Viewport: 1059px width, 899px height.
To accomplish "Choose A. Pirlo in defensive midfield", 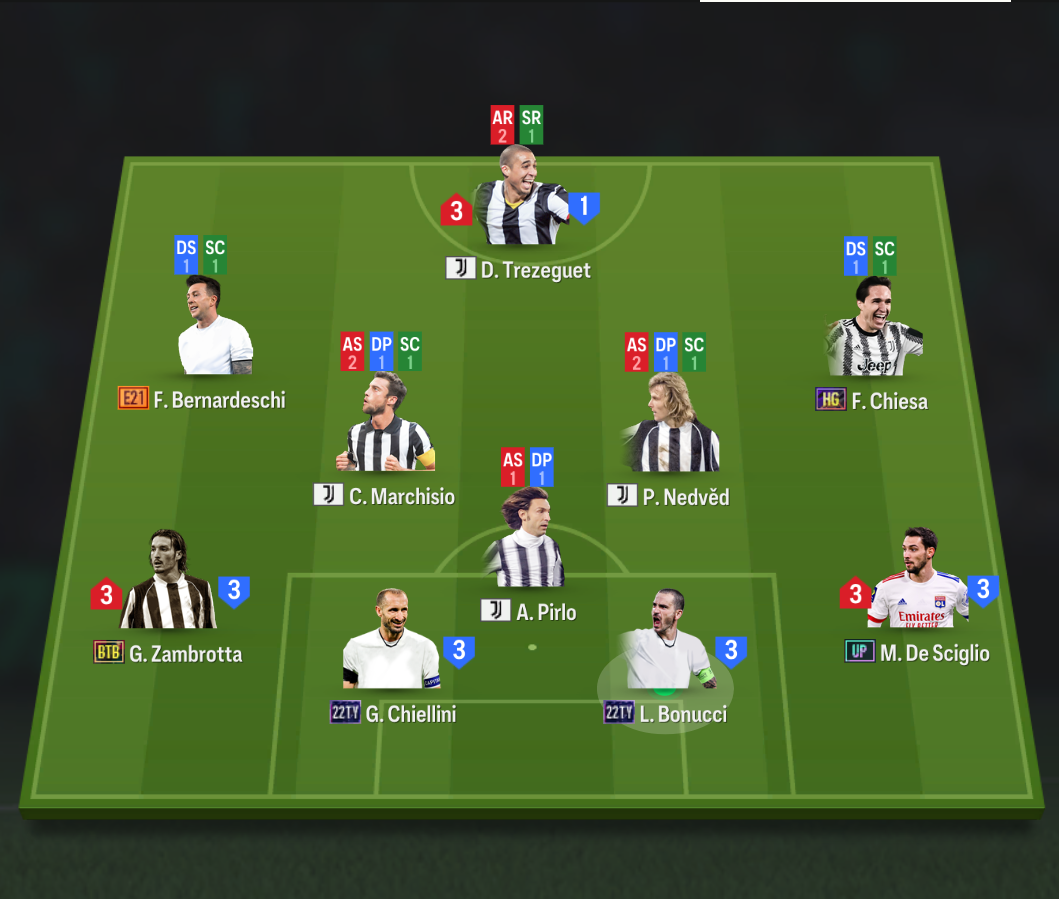I will (x=527, y=540).
